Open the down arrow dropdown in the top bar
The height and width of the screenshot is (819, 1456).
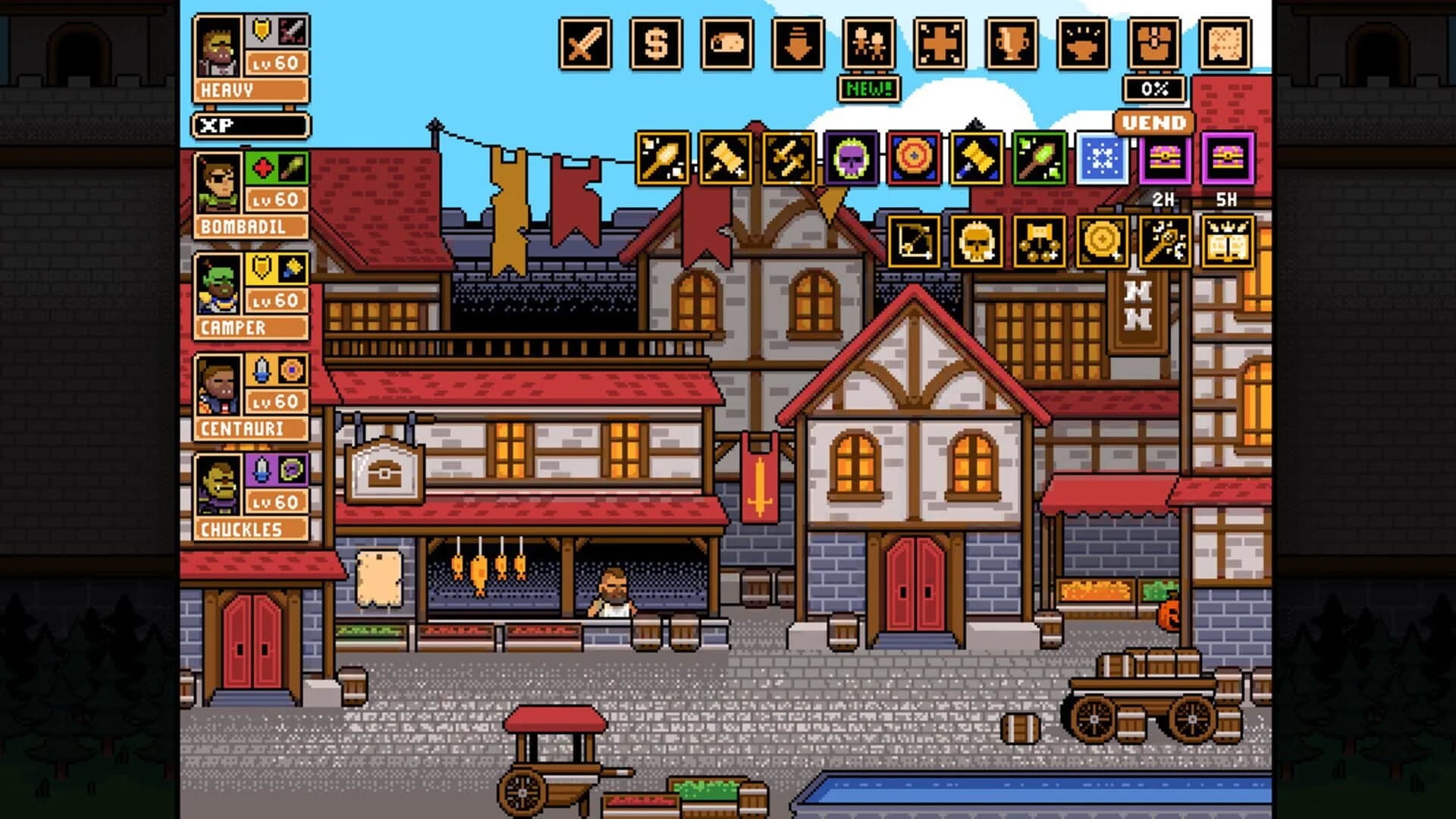pos(796,45)
